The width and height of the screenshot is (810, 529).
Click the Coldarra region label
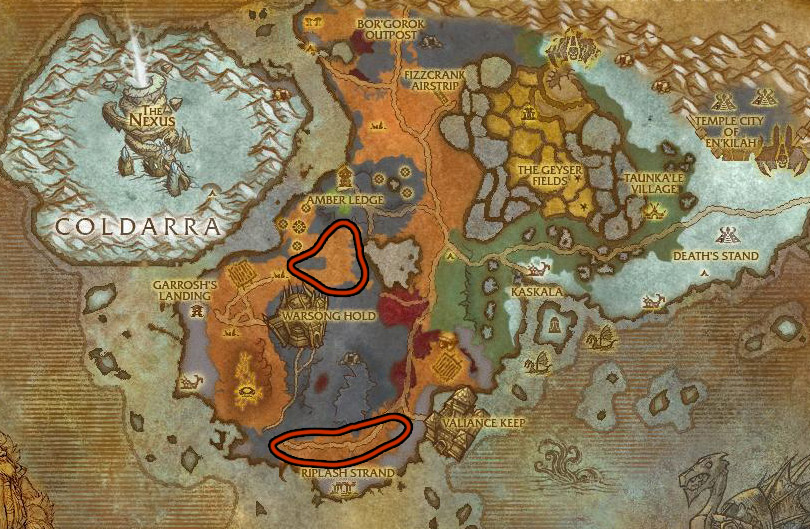(x=137, y=227)
